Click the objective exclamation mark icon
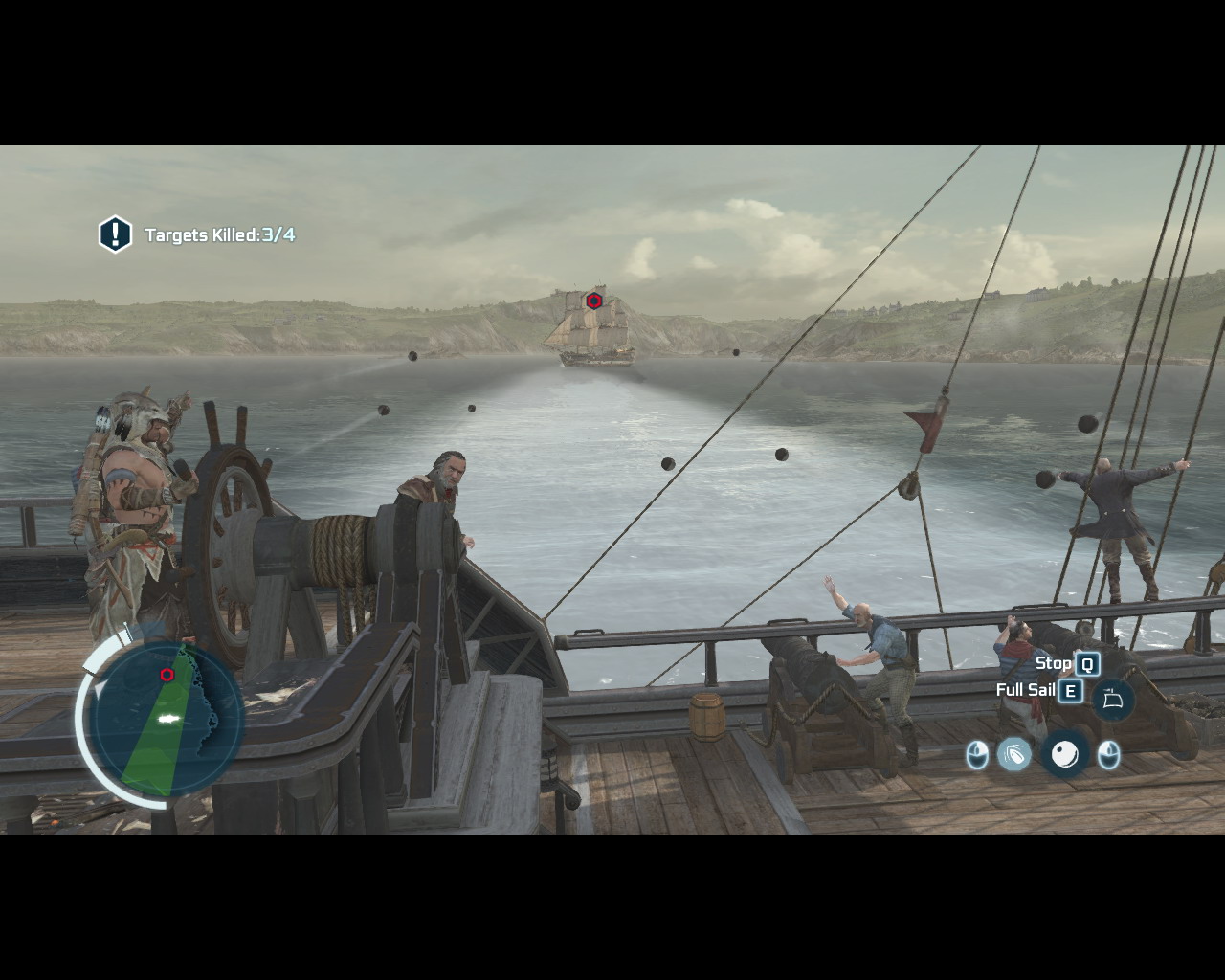The image size is (1225, 980). (x=115, y=234)
